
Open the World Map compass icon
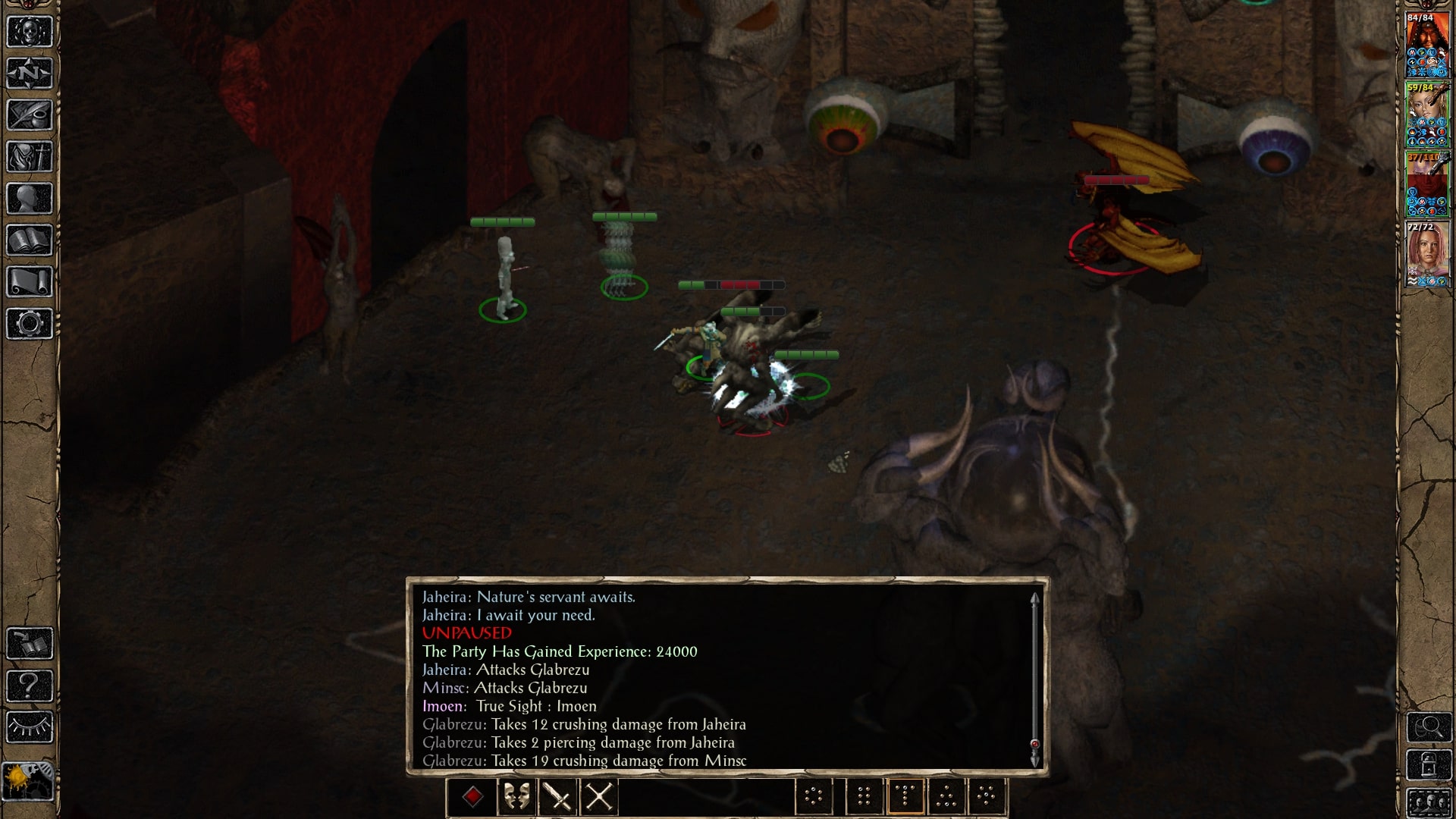coord(29,73)
